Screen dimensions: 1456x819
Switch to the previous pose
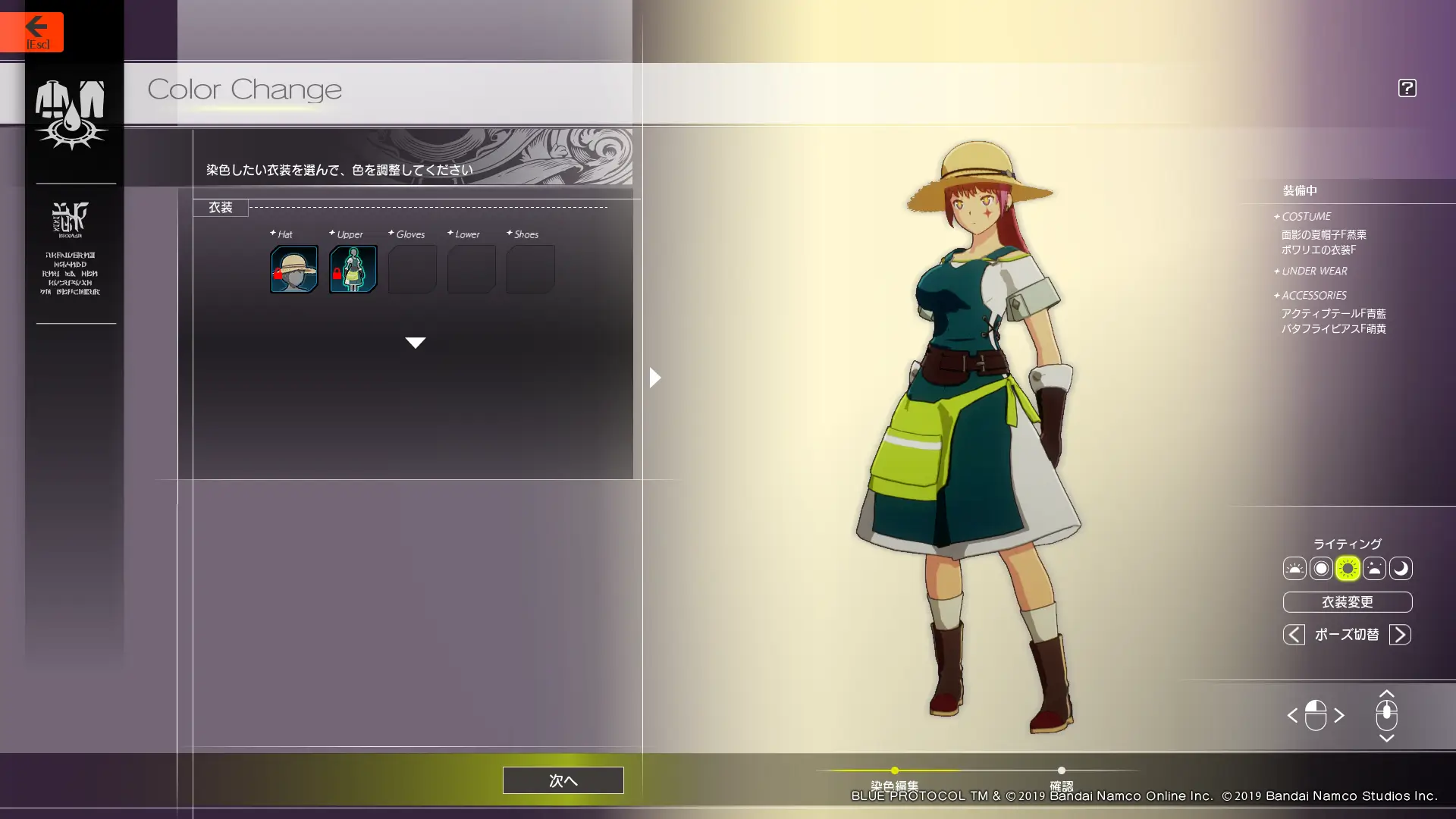click(x=1294, y=635)
